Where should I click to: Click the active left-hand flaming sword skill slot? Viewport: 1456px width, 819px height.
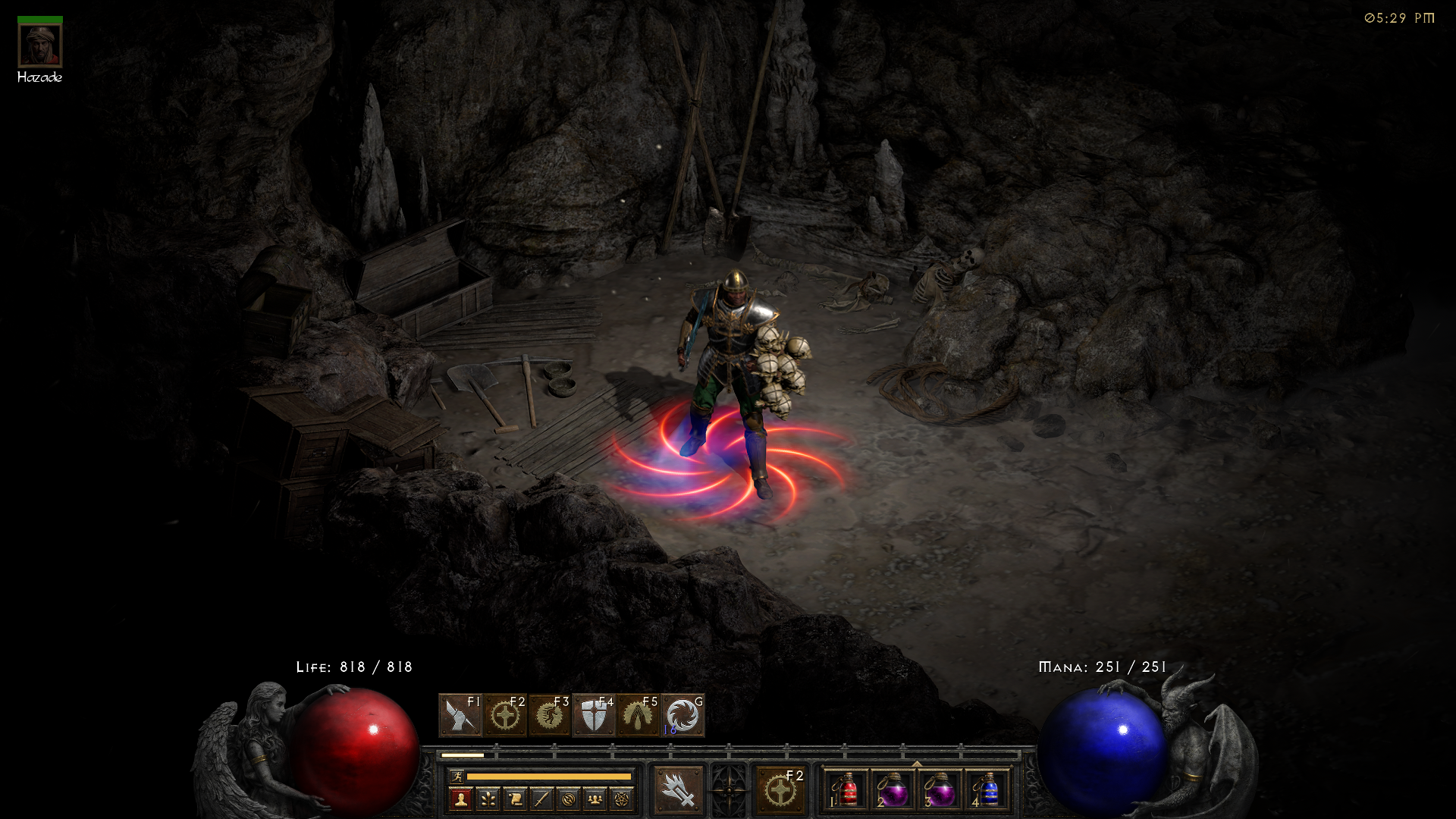[679, 790]
